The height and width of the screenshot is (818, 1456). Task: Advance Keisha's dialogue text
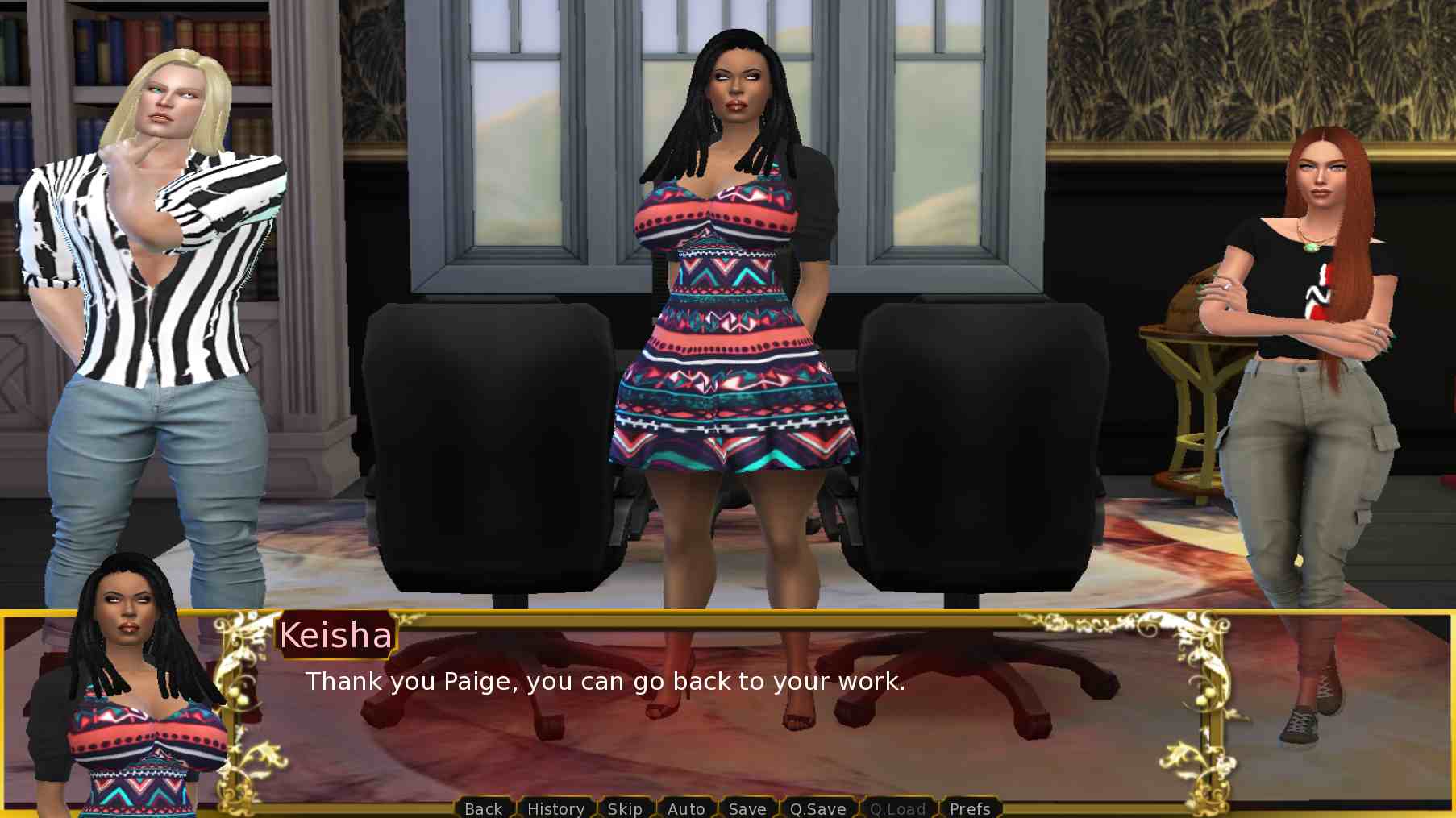[x=605, y=682]
